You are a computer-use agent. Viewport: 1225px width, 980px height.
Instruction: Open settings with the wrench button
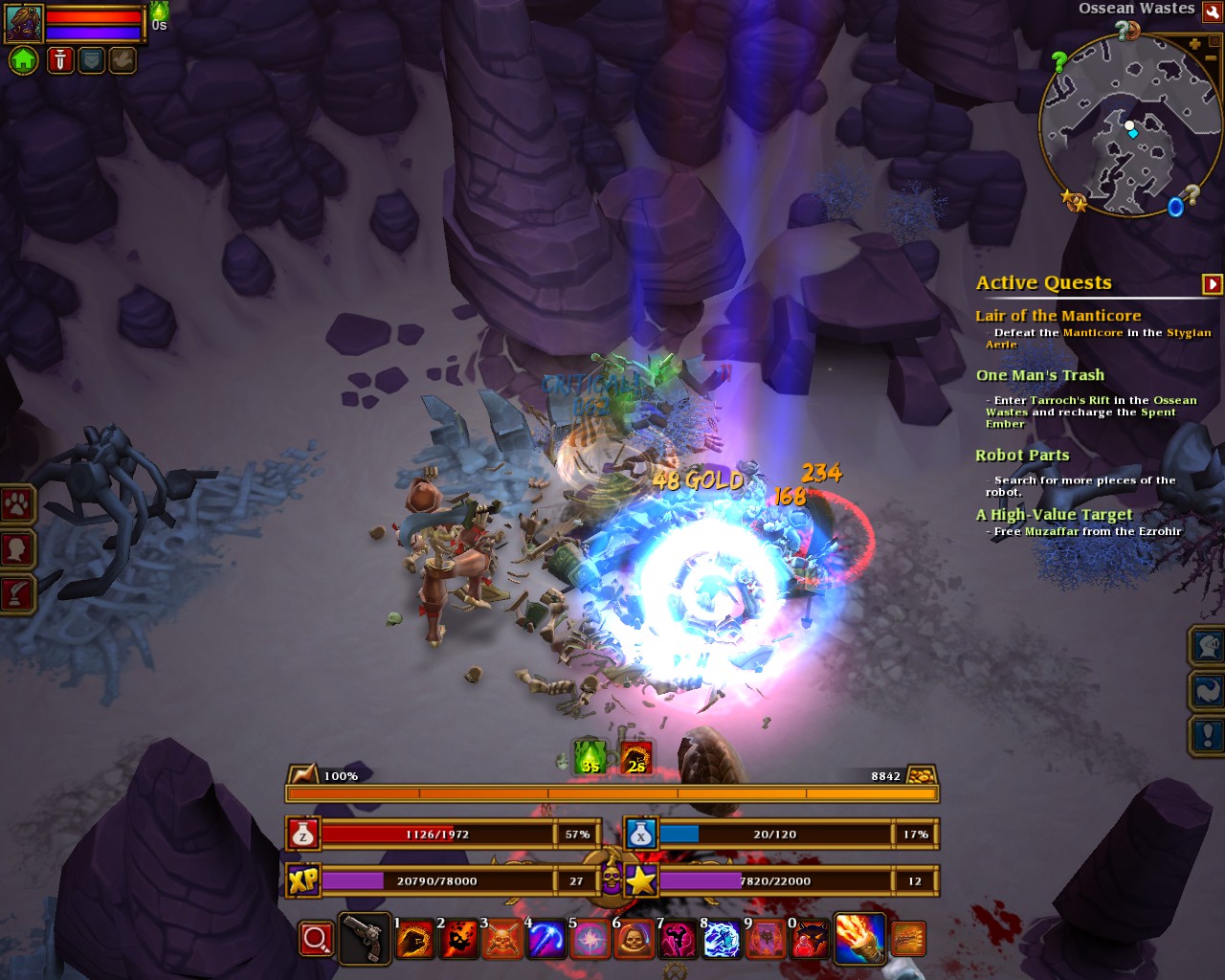click(x=1212, y=11)
